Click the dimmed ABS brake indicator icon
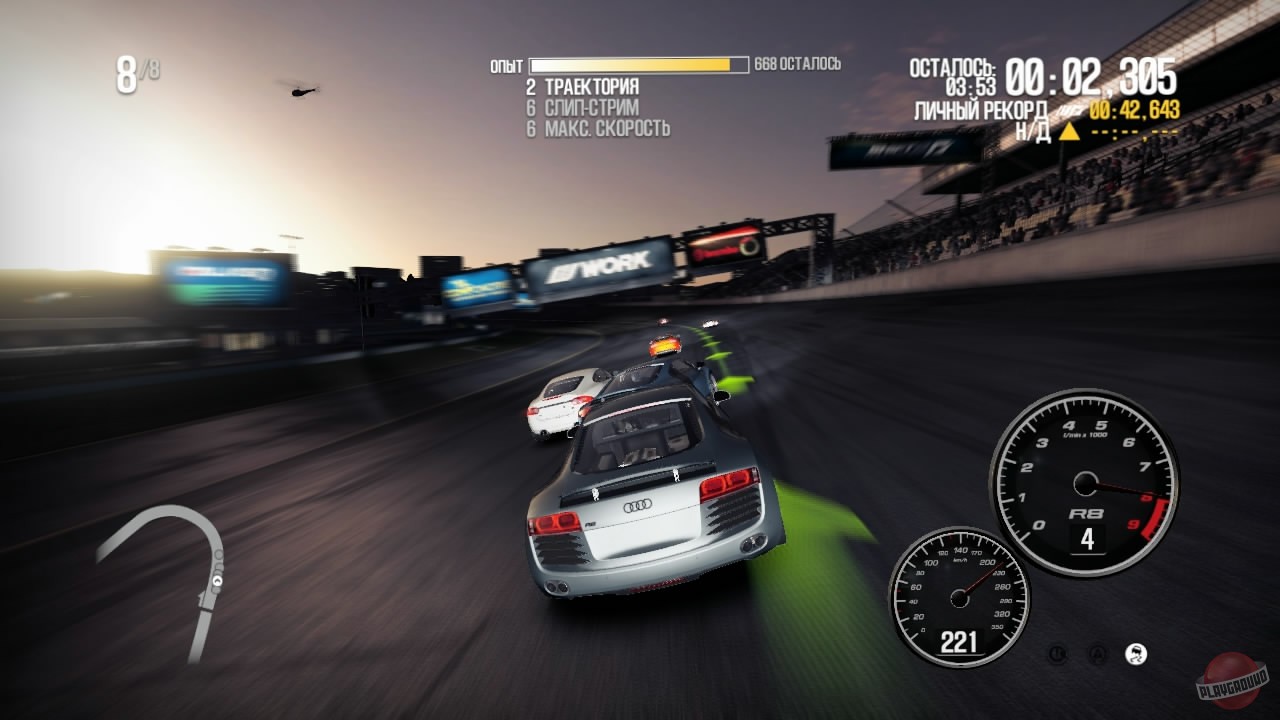This screenshot has height=720, width=1280. pyautogui.click(x=1057, y=655)
